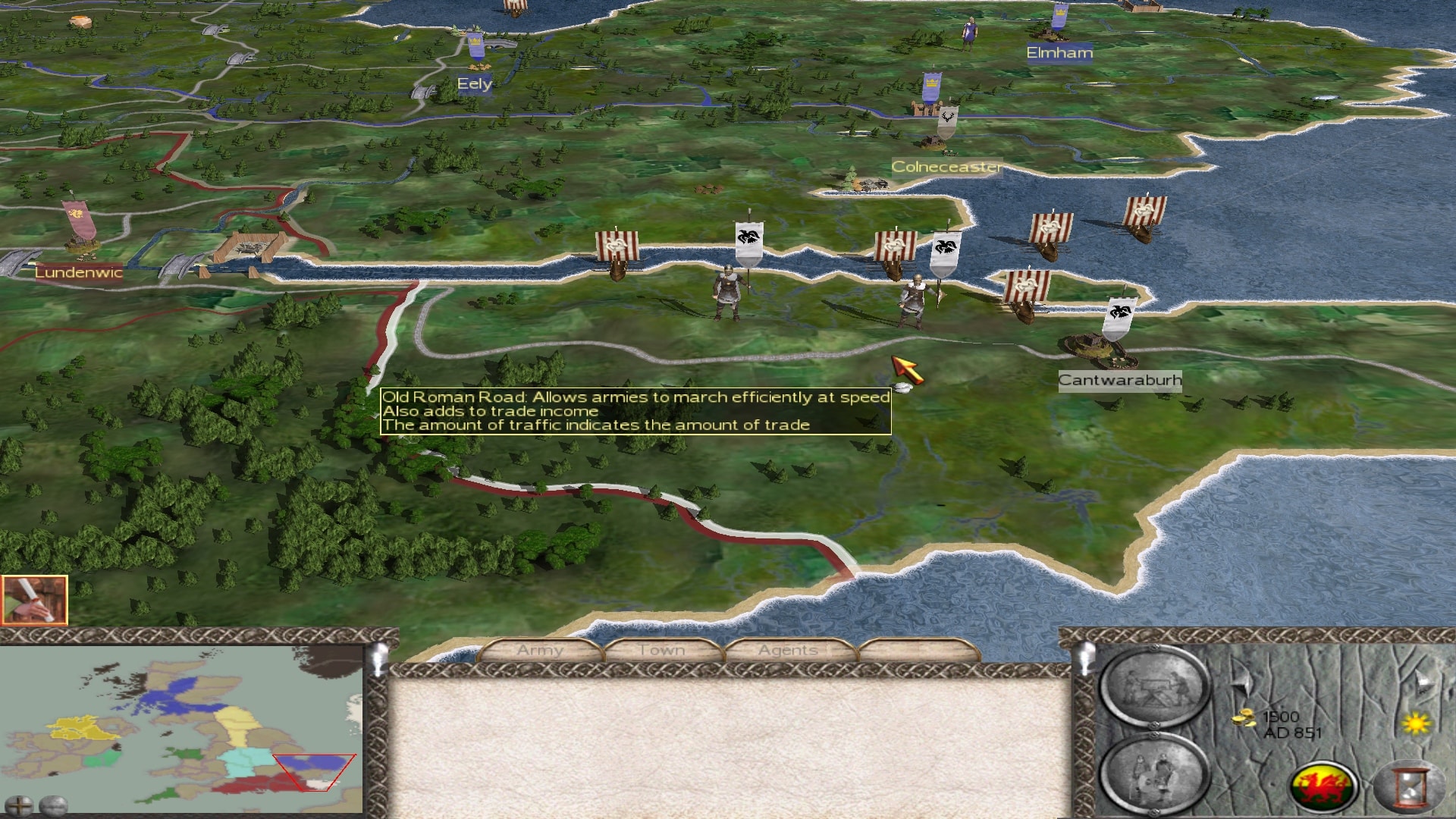1456x819 pixels.
Task: Open the faction overview red dragon shield
Action: click(x=1323, y=786)
